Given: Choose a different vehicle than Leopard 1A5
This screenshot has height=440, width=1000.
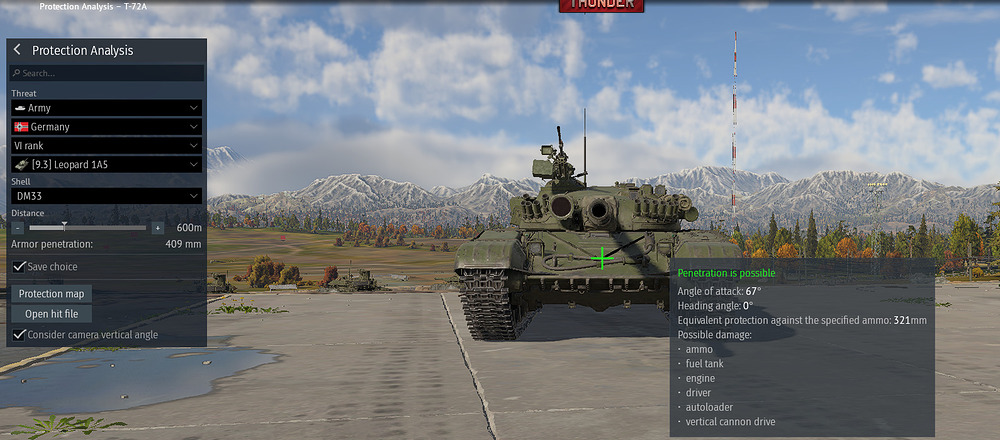Looking at the screenshot, I should [106, 164].
